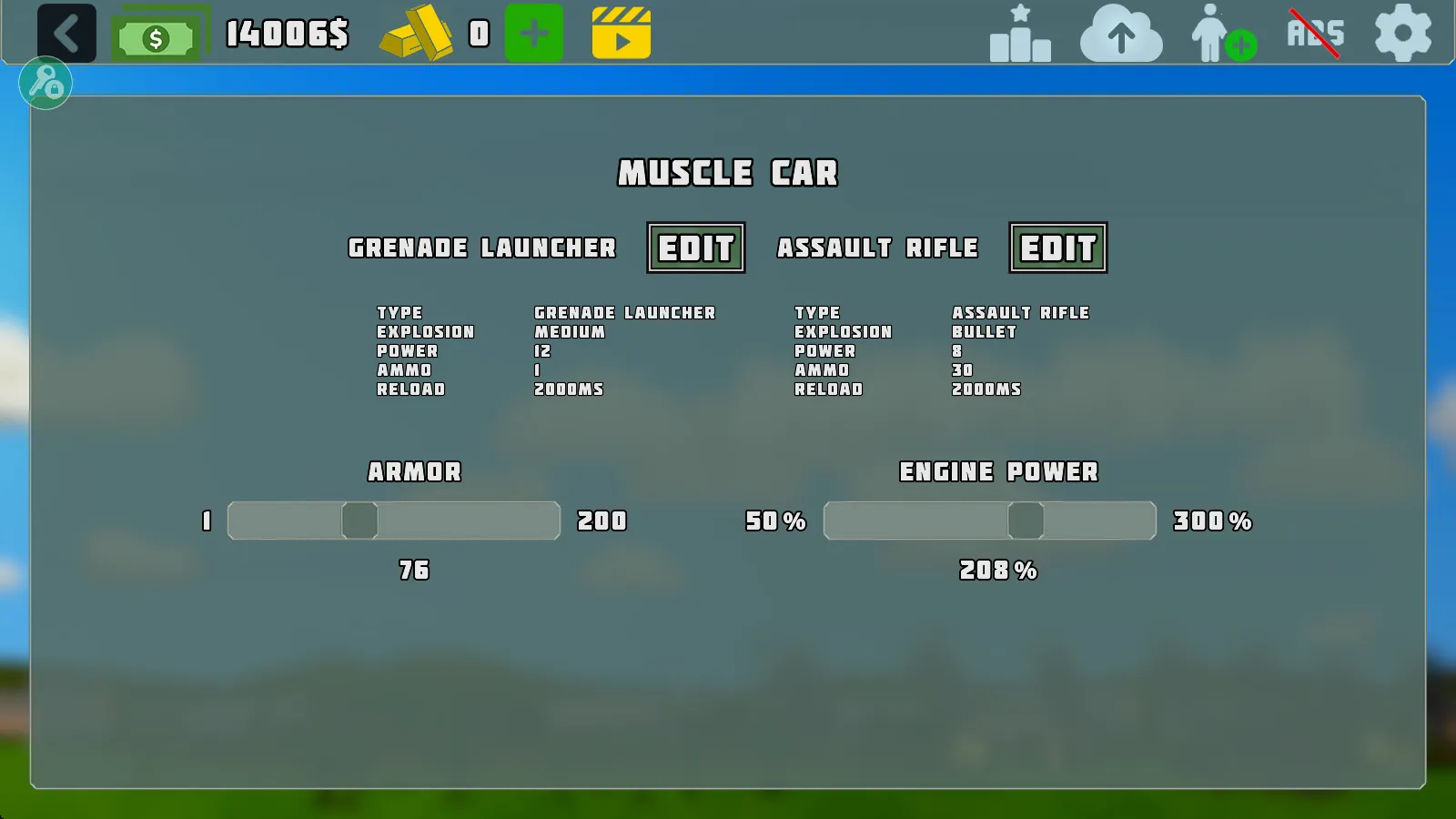Open the video rewards clapperboard icon
The height and width of the screenshot is (819, 1456).
coord(622,34)
